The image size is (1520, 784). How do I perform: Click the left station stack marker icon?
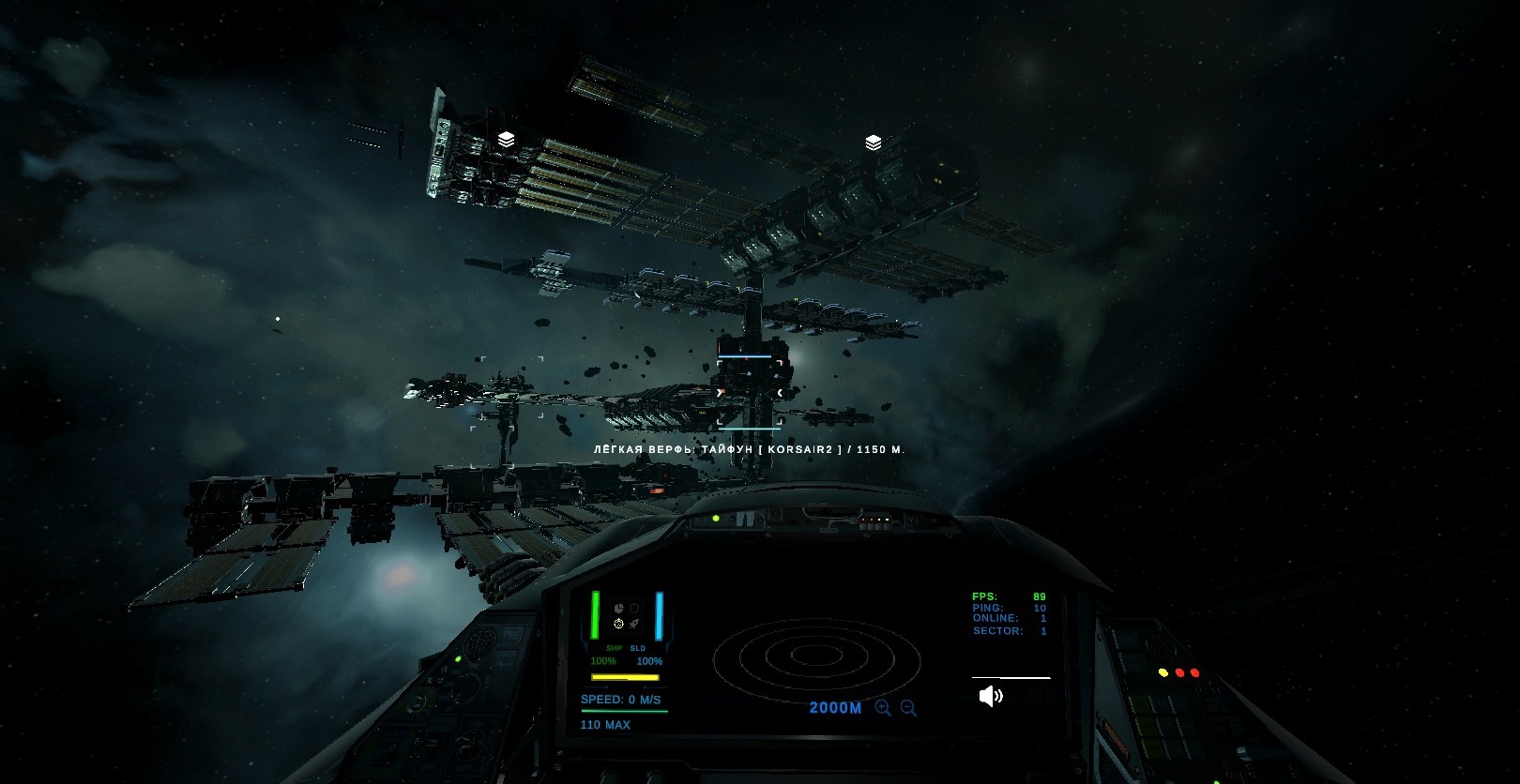(505, 138)
